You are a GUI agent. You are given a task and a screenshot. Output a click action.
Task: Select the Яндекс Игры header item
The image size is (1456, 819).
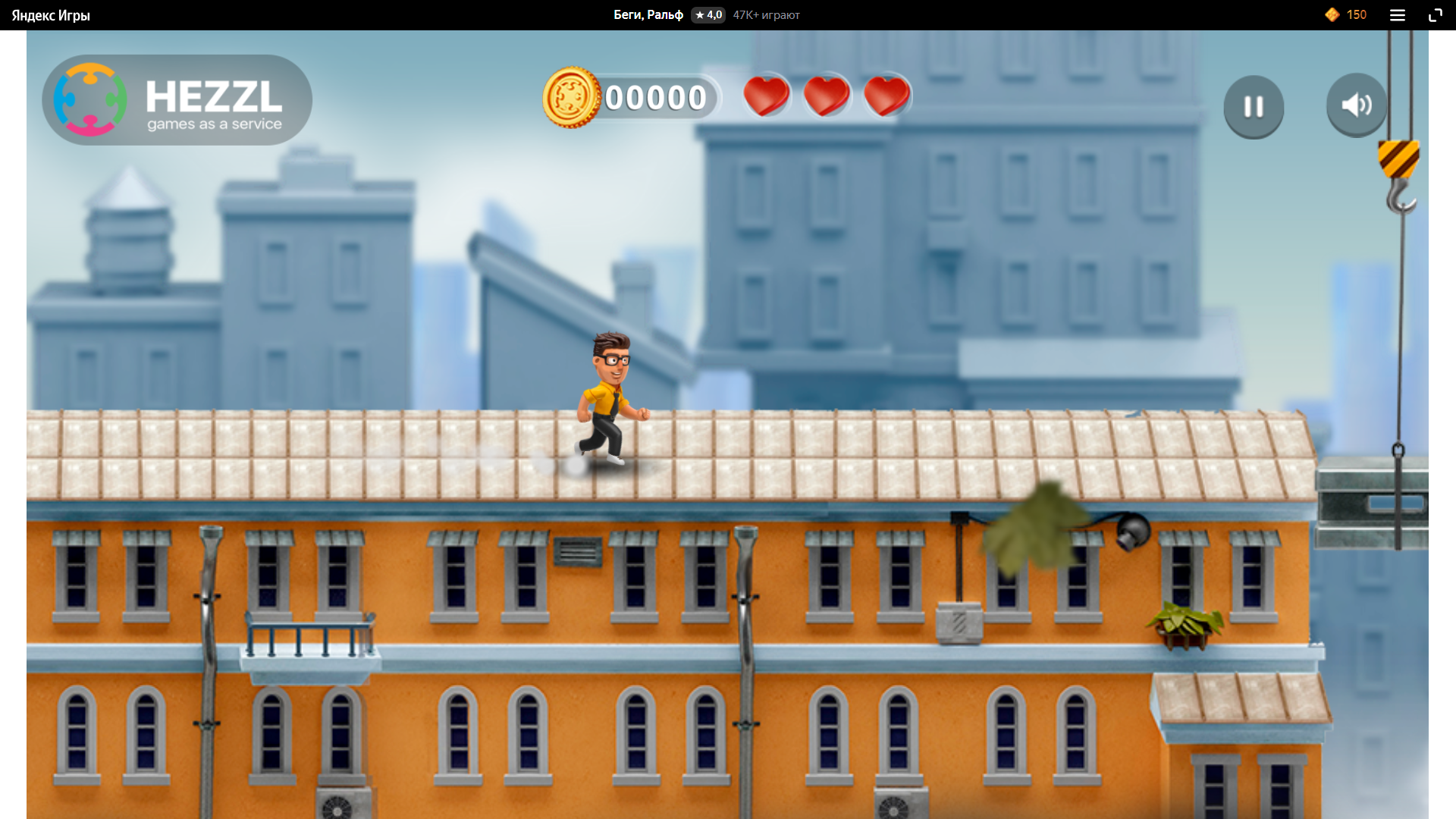[x=50, y=14]
